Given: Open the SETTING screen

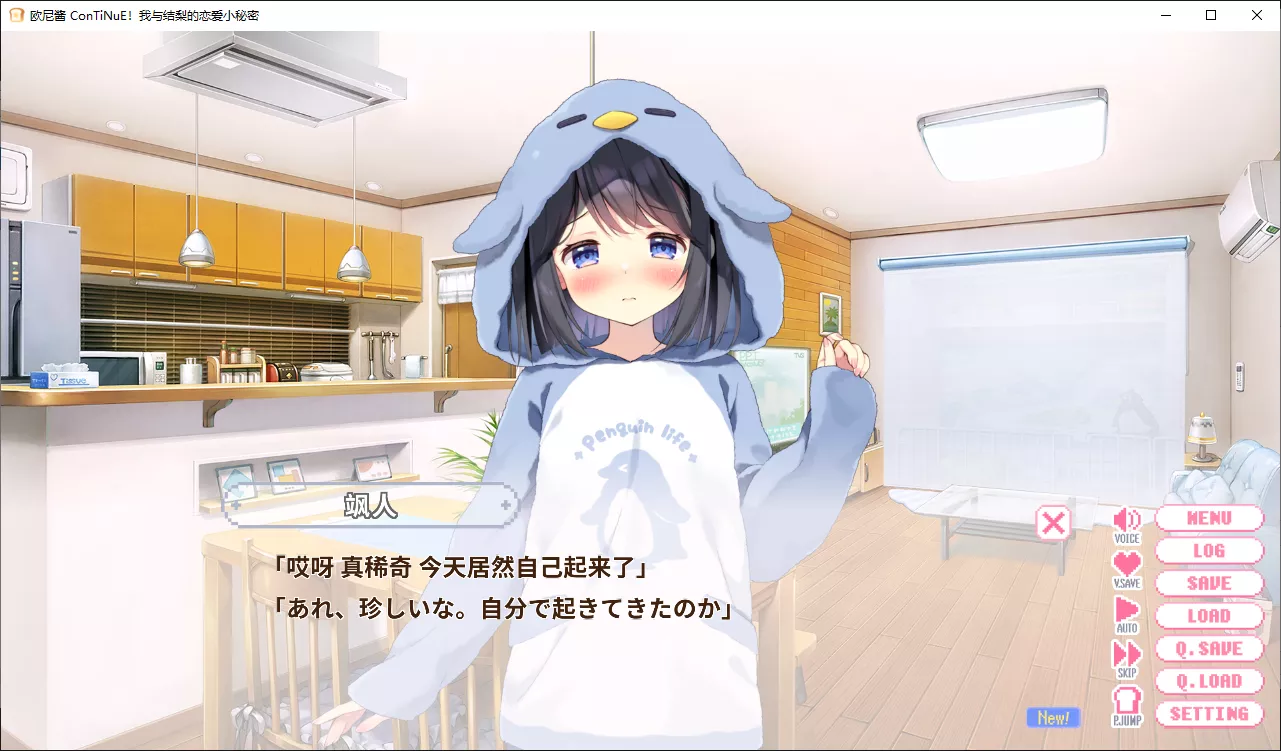Looking at the screenshot, I should click(1210, 714).
